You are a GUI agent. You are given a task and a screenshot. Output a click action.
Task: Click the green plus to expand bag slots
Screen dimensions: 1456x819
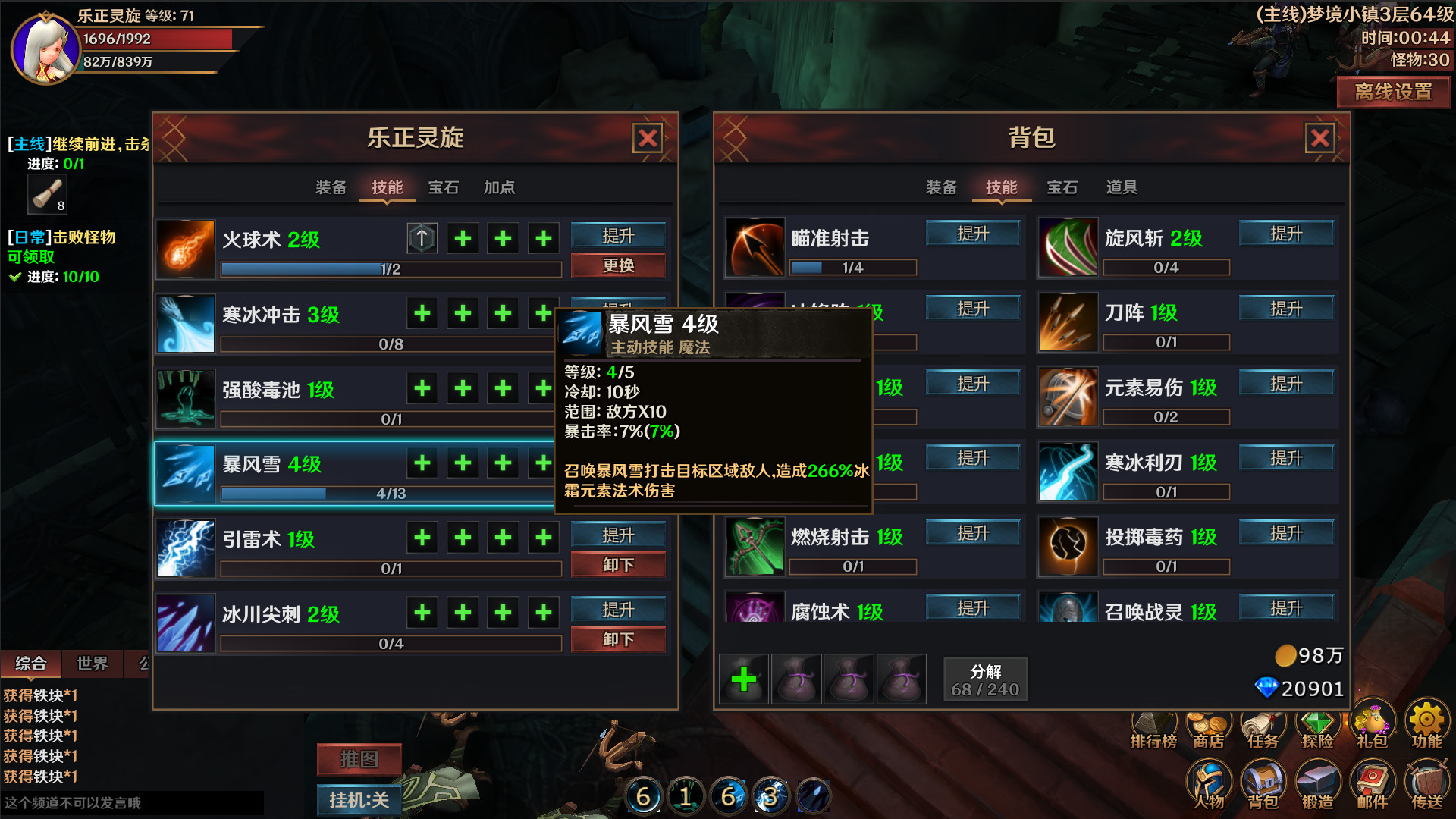click(x=743, y=679)
